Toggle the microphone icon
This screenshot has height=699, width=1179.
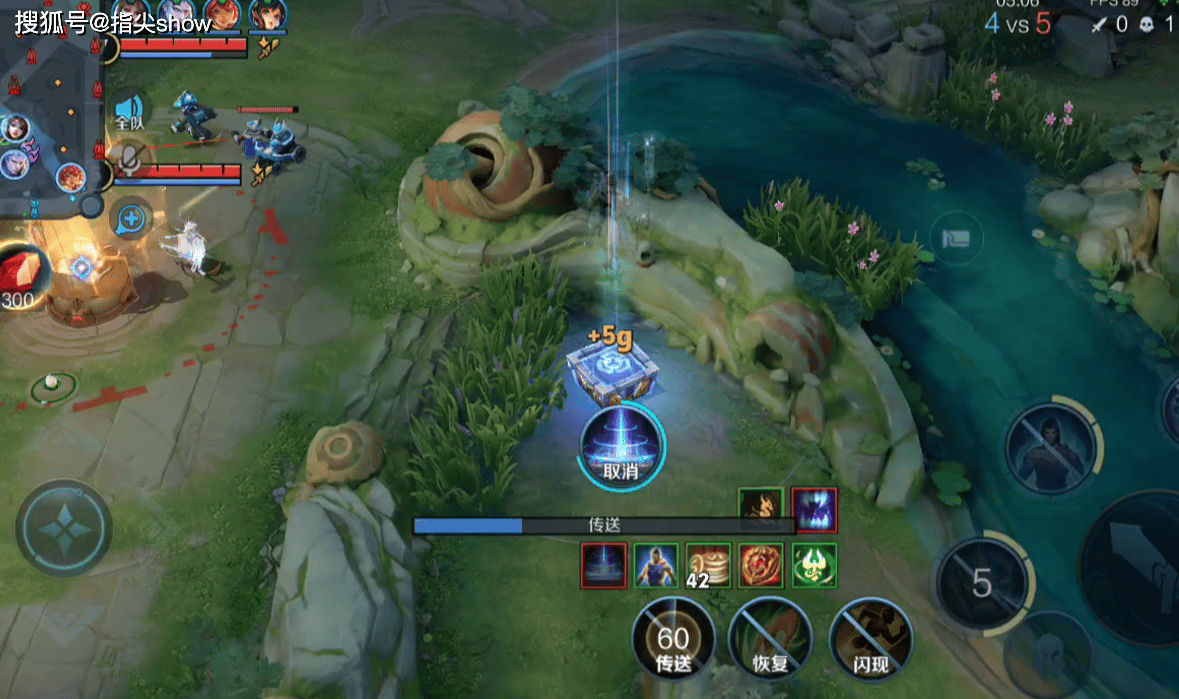pos(129,158)
